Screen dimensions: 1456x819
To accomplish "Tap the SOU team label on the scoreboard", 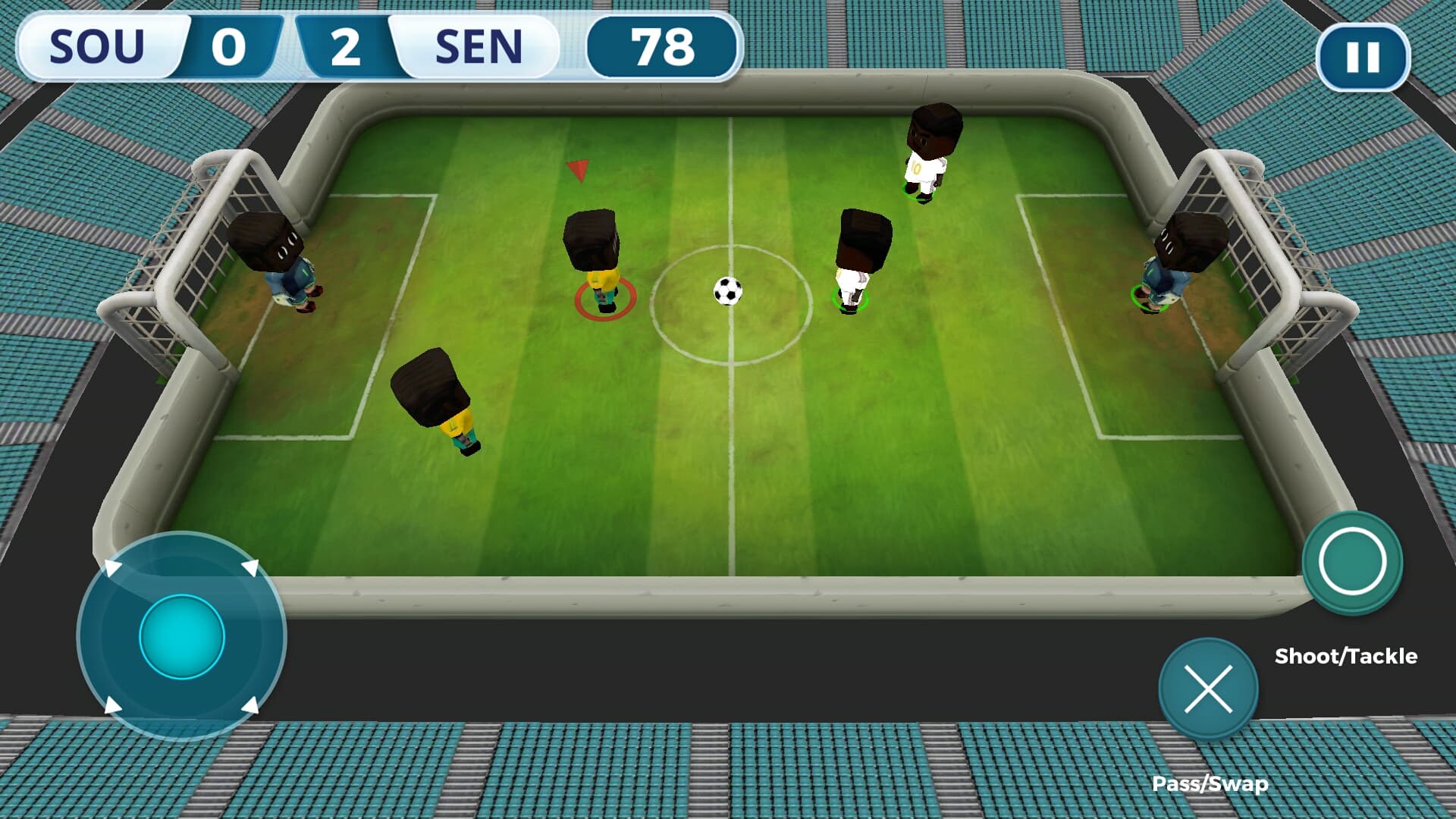I will (99, 45).
